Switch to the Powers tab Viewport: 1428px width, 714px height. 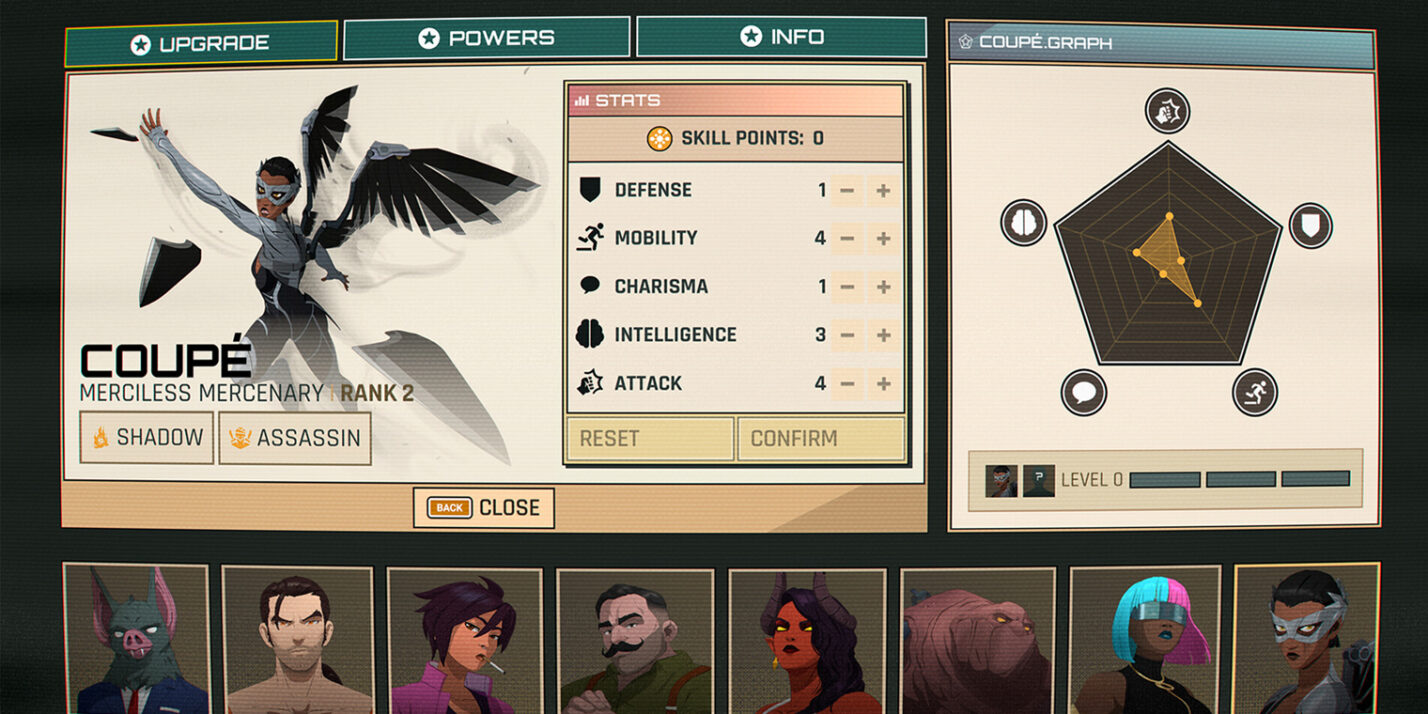(x=486, y=38)
